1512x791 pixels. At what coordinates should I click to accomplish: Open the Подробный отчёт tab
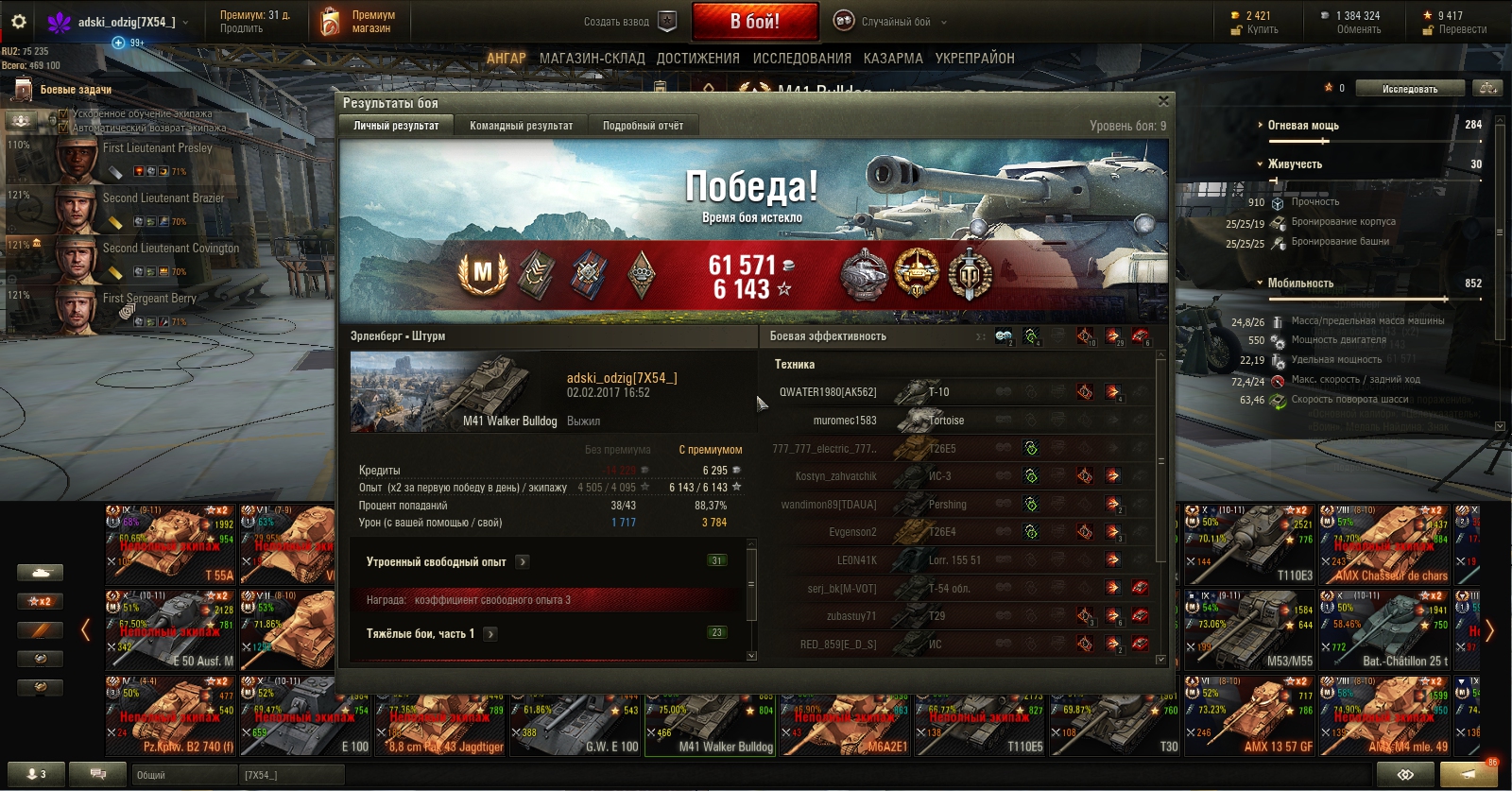coord(643,126)
